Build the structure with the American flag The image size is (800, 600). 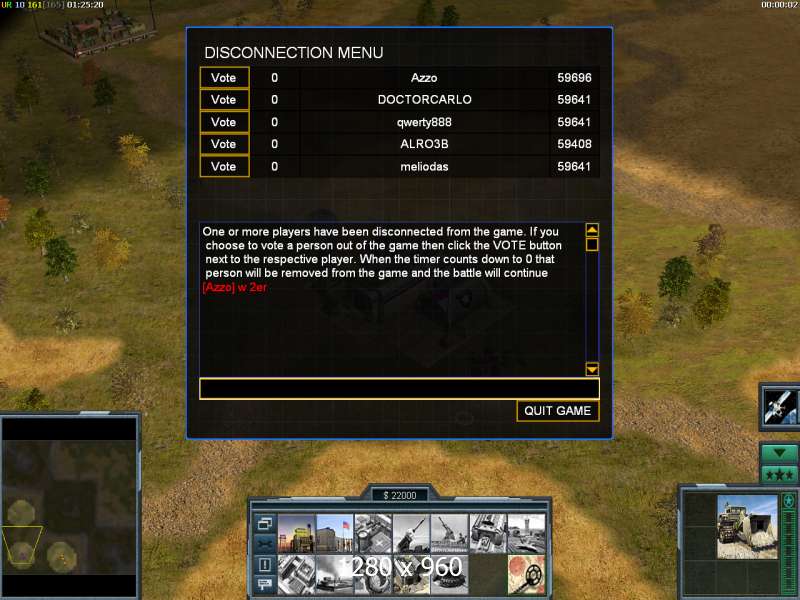pos(335,534)
